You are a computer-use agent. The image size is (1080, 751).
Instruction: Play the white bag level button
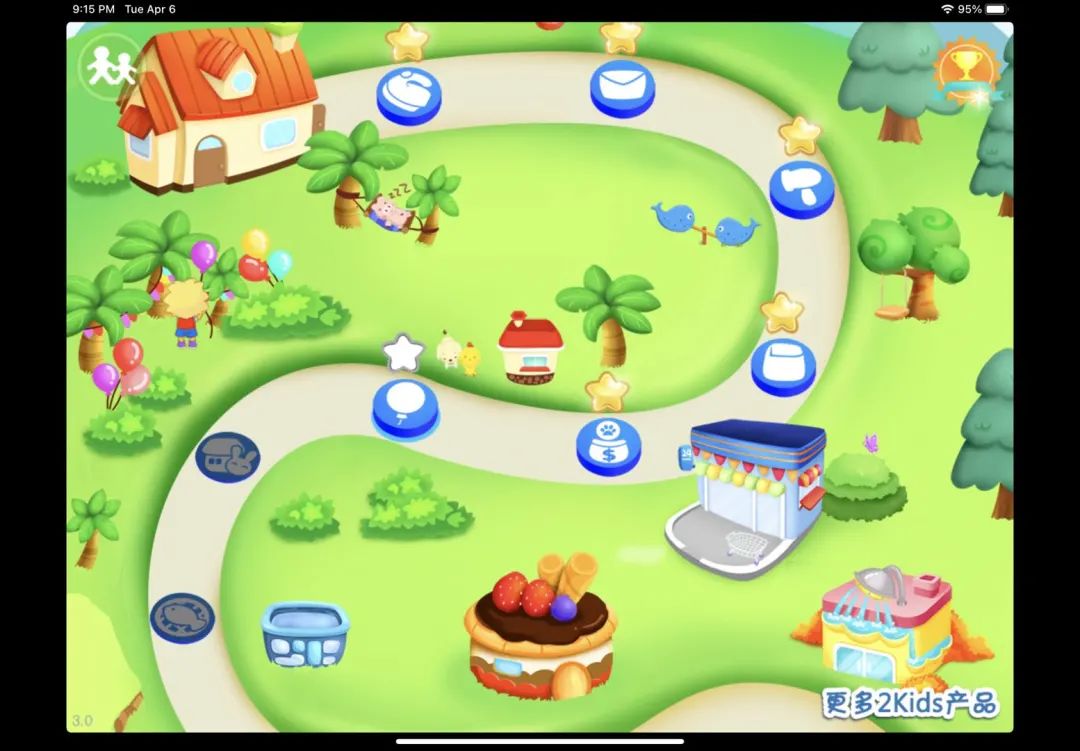[x=783, y=365]
